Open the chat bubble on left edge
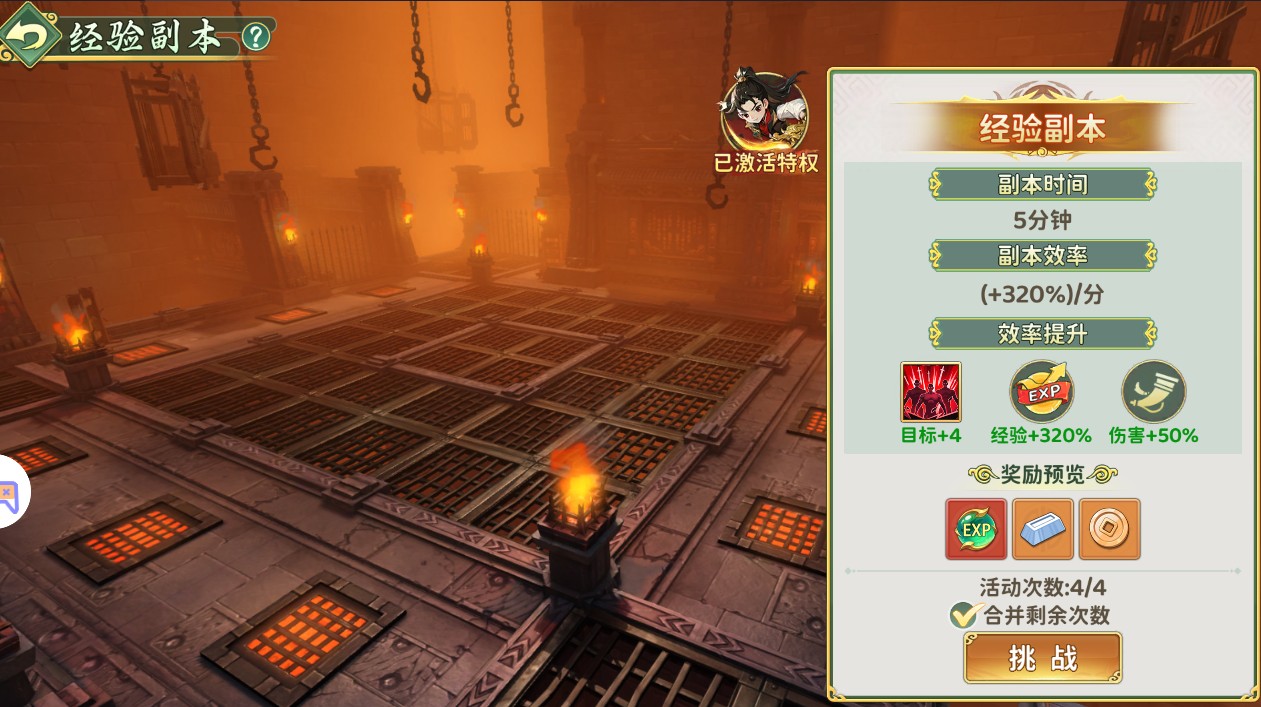Screen dimensions: 1261x707 [x=10, y=492]
